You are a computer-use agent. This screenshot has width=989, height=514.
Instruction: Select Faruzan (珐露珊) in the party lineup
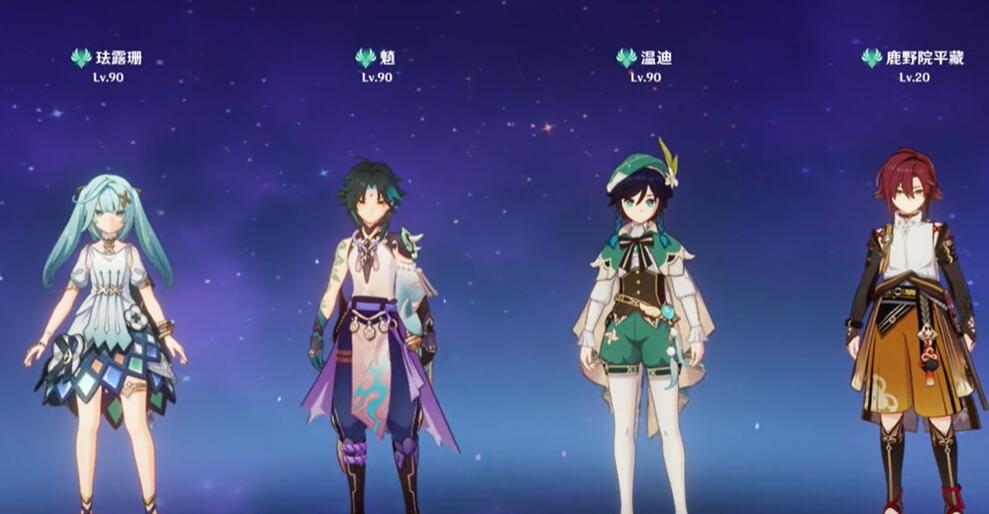pyautogui.click(x=107, y=320)
